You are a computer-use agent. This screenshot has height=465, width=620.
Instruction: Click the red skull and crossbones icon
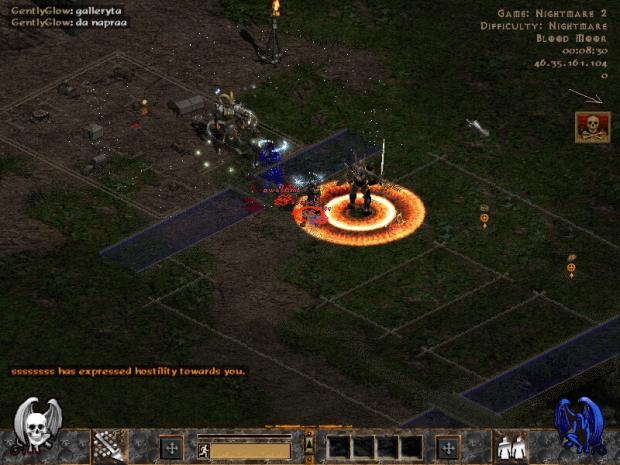[590, 127]
